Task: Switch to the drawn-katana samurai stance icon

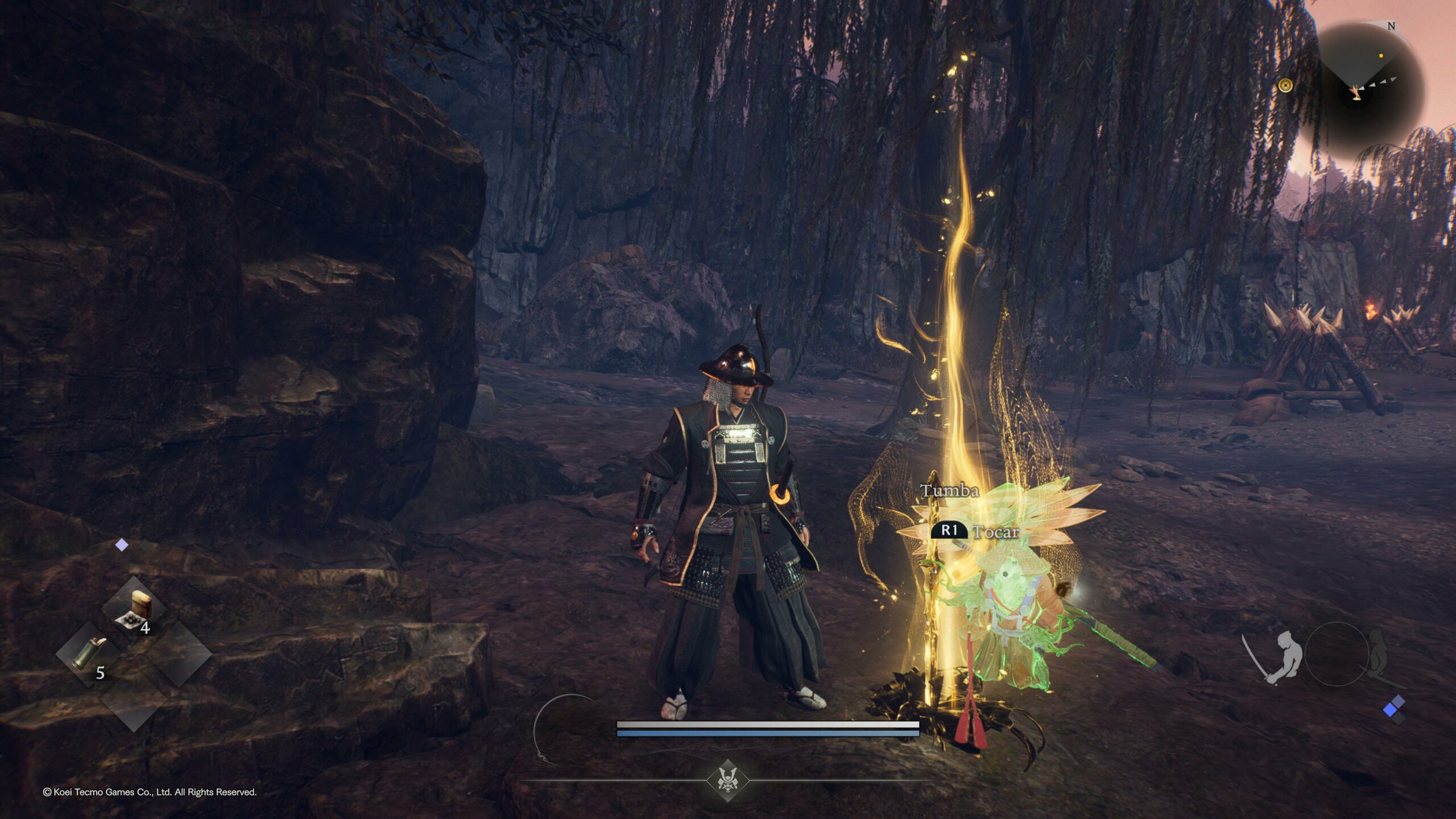Action: (1277, 656)
